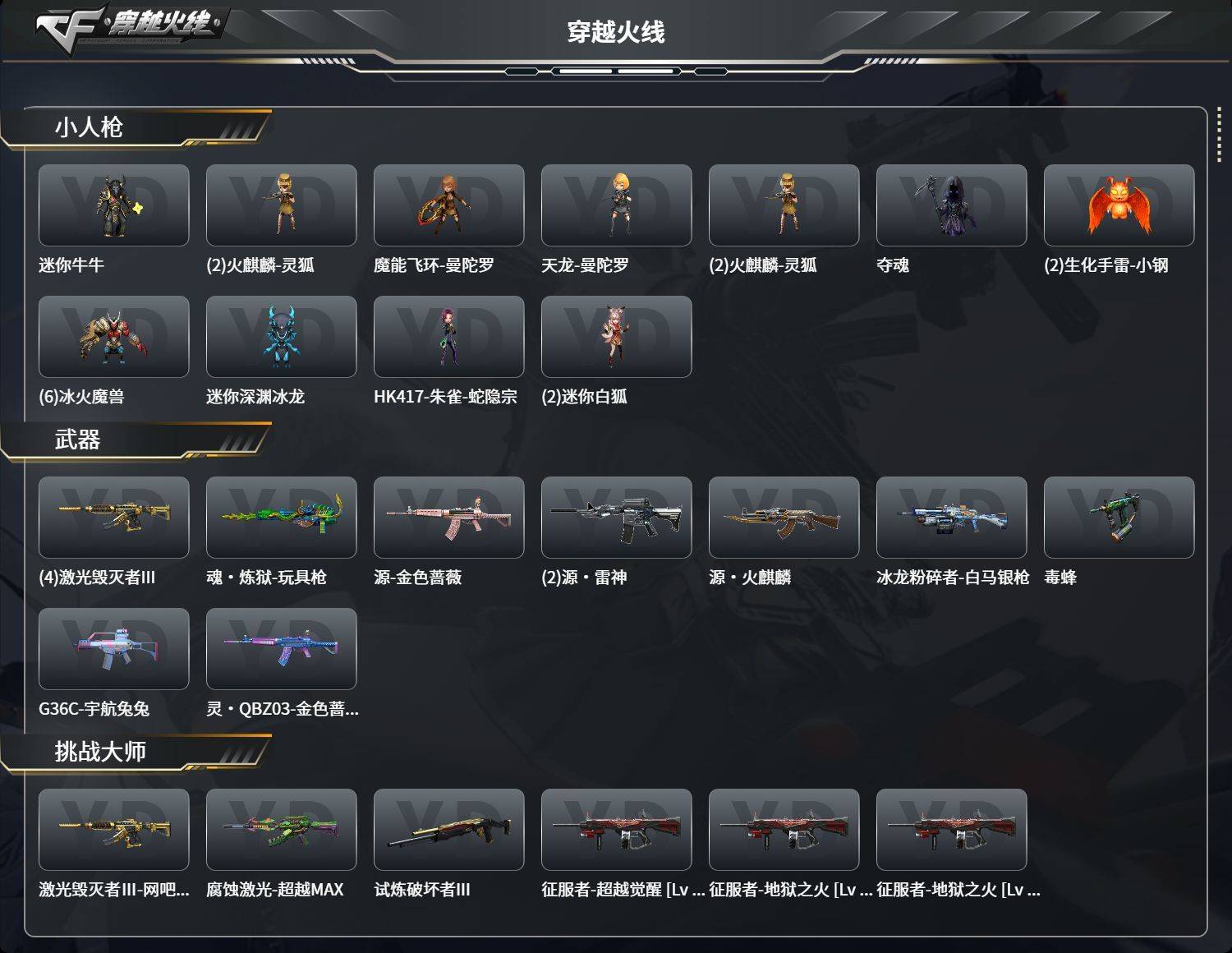Open the HK417-朱雀-蛇隐宗 character card

[x=449, y=337]
